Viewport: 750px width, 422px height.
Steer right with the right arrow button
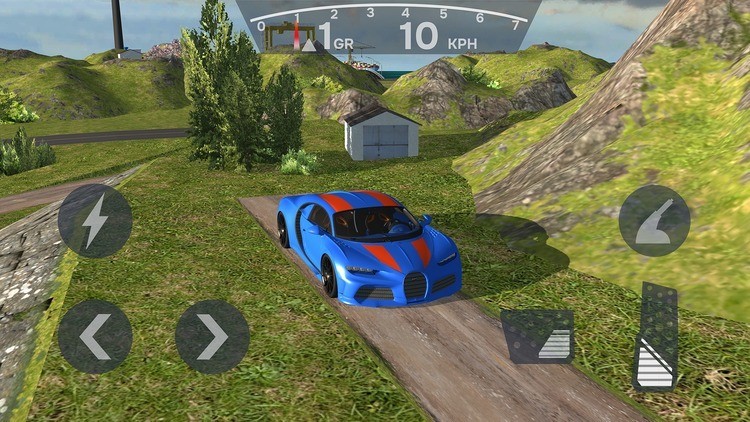tap(212, 337)
